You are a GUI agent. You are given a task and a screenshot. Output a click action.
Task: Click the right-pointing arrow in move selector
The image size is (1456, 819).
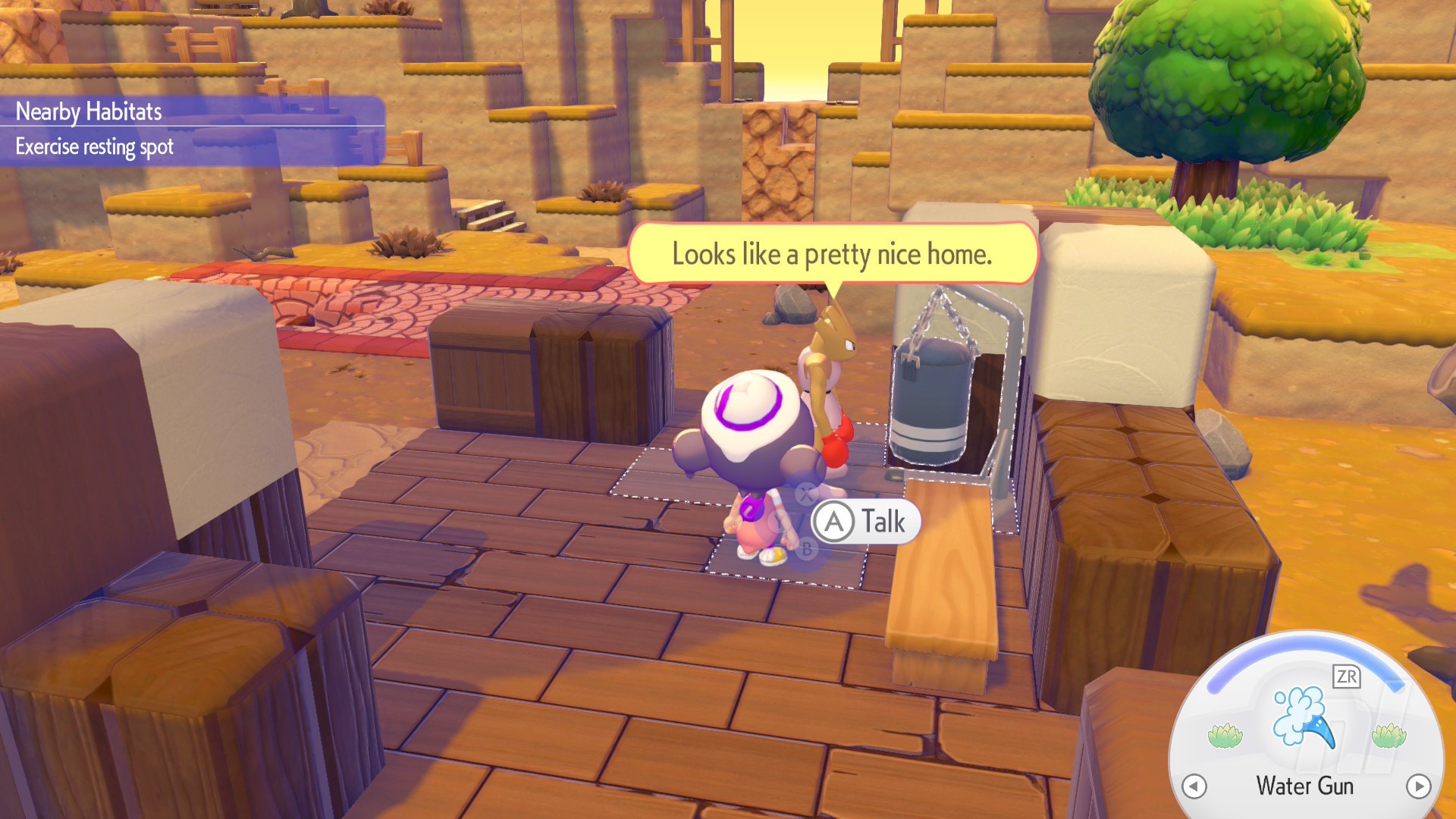click(x=1418, y=786)
